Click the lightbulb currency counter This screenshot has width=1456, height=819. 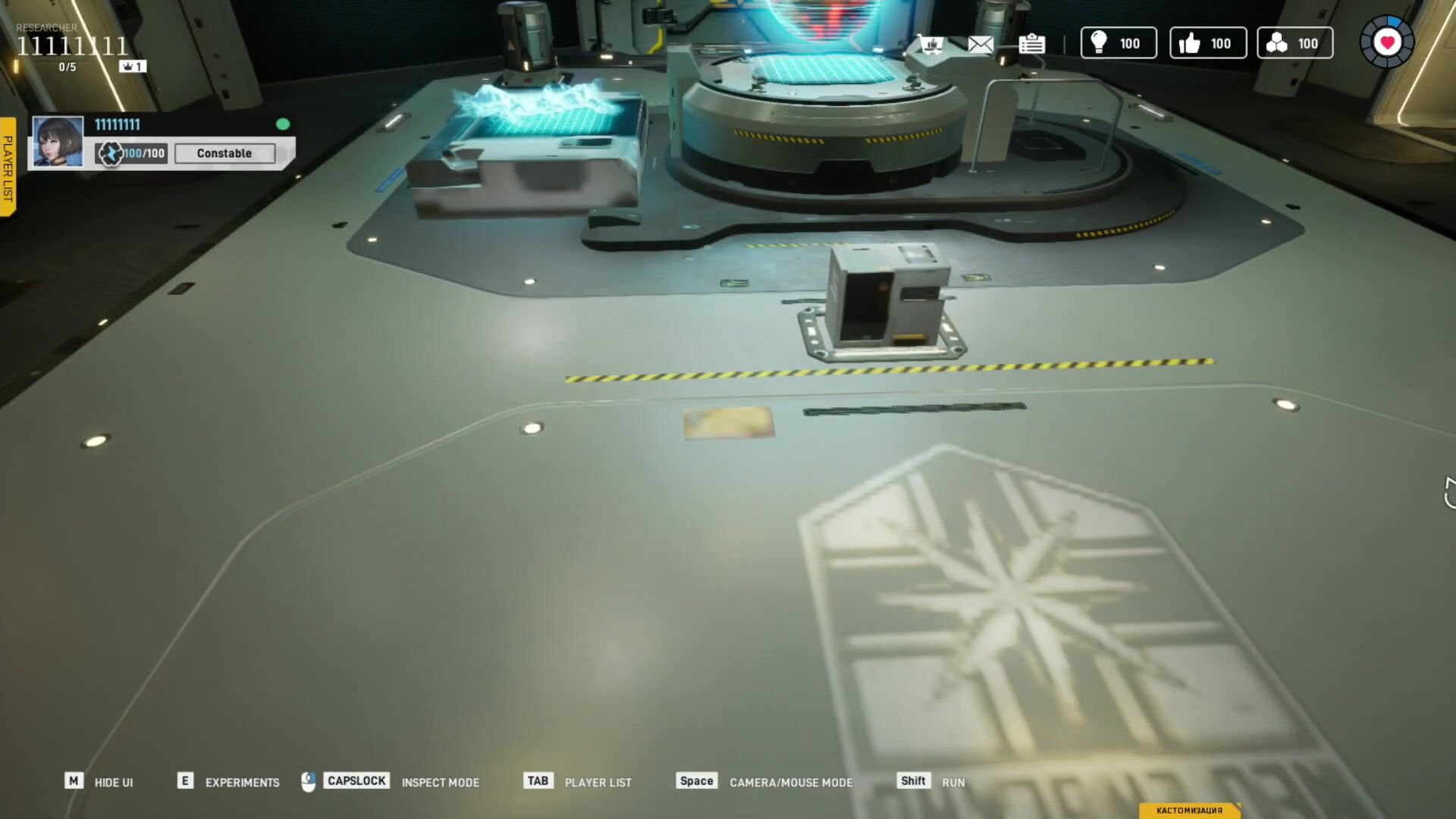click(1119, 43)
